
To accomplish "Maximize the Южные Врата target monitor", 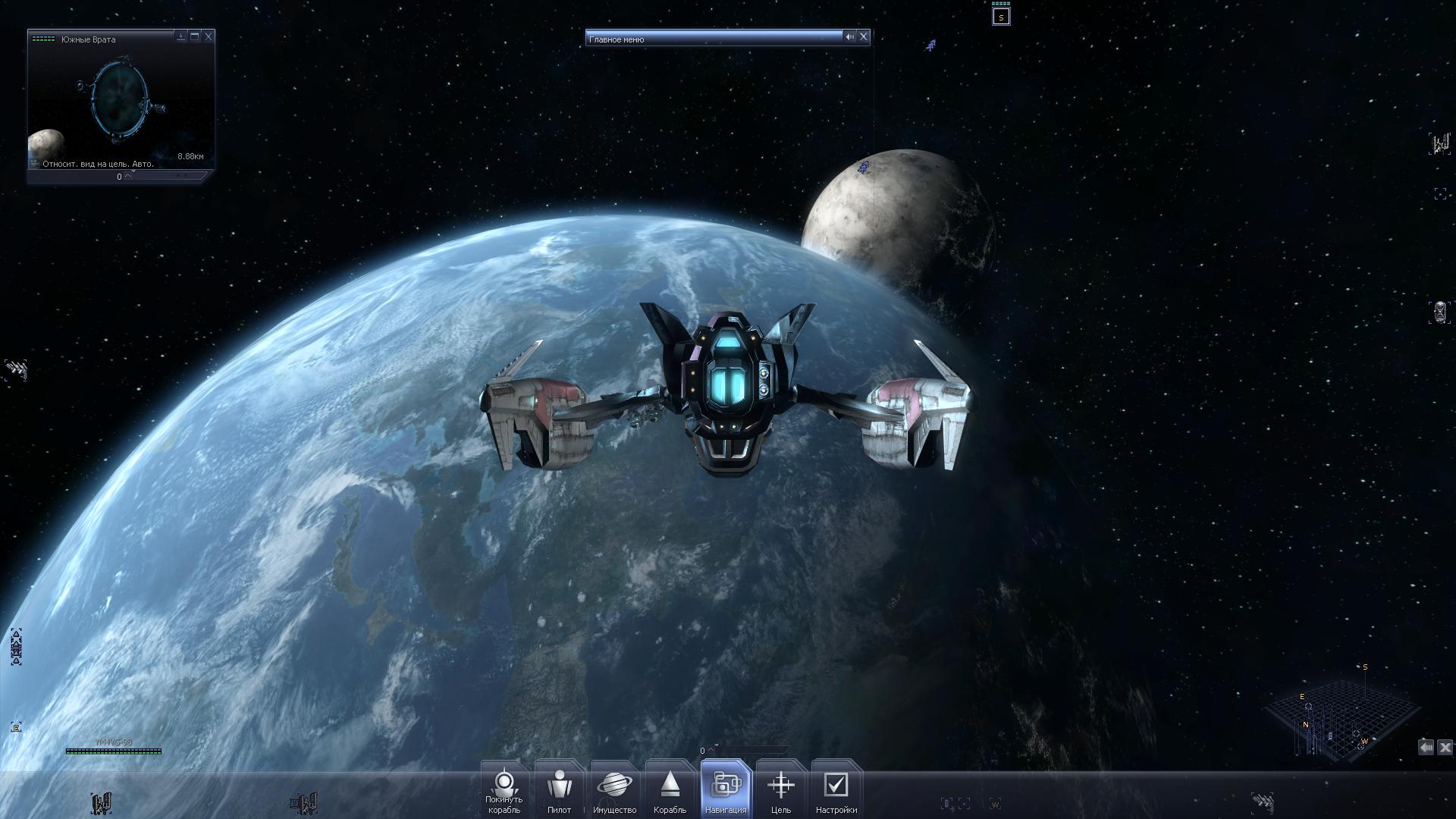I will coord(195,36).
